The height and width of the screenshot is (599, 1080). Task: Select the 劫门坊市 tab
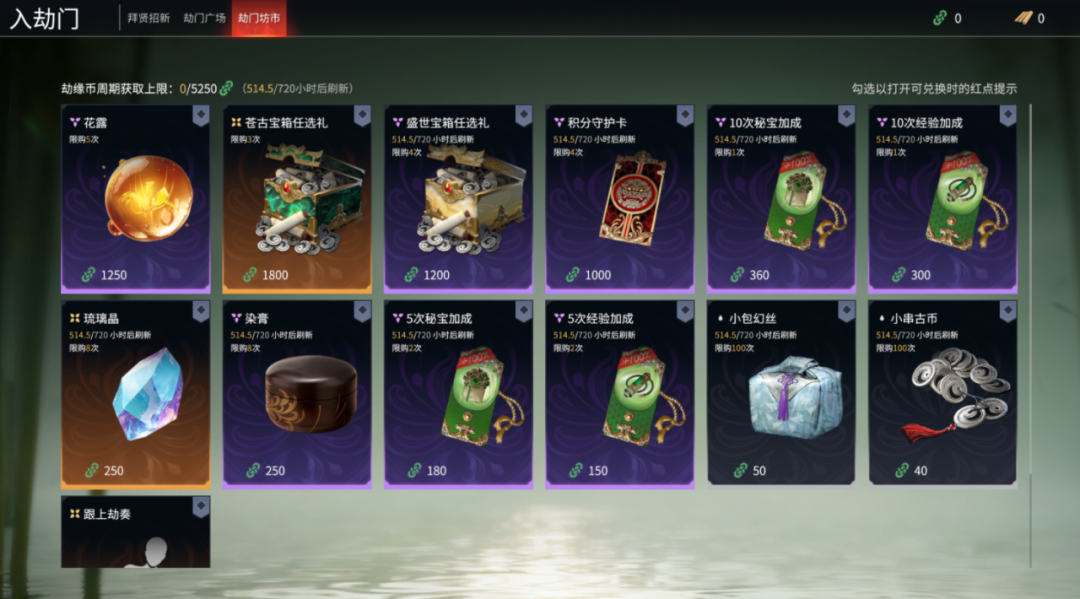point(259,18)
